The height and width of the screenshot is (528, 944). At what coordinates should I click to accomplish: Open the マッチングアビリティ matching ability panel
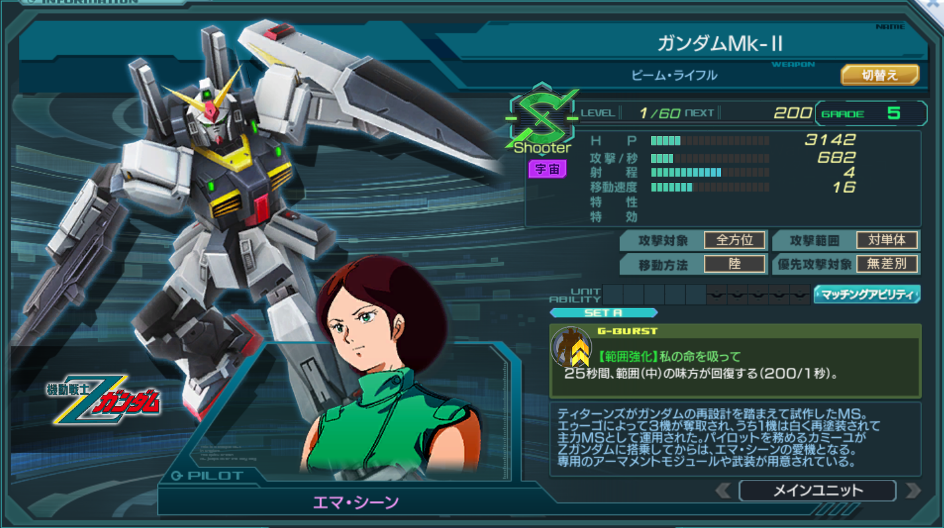click(x=867, y=294)
